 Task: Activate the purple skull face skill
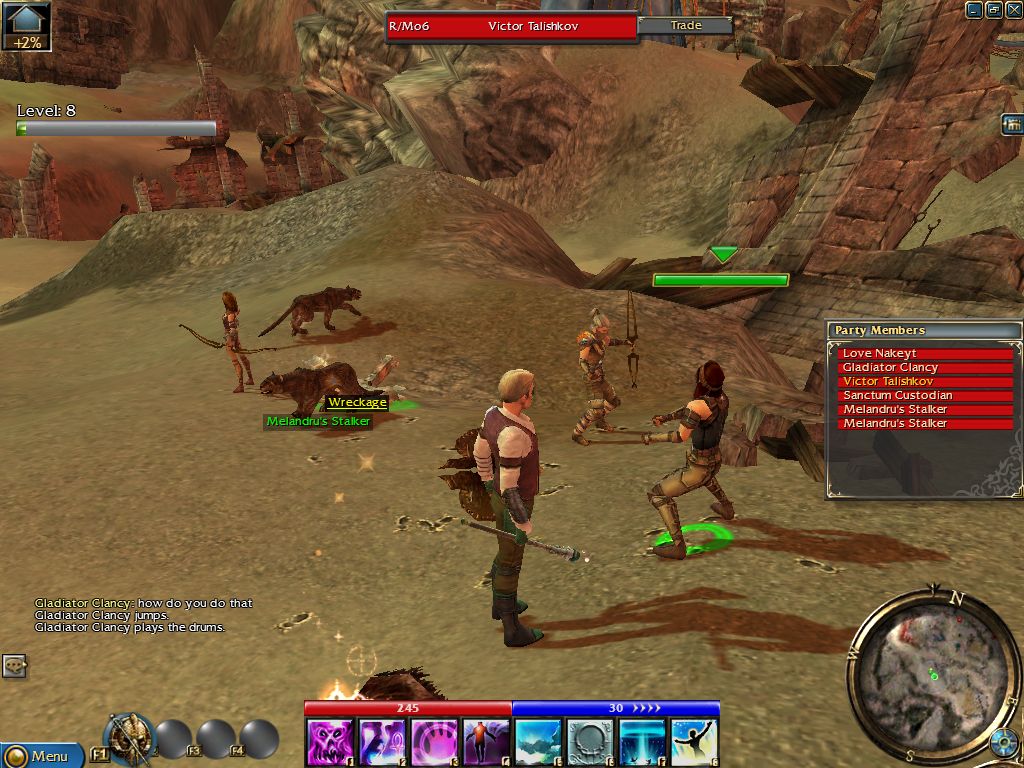tap(329, 743)
